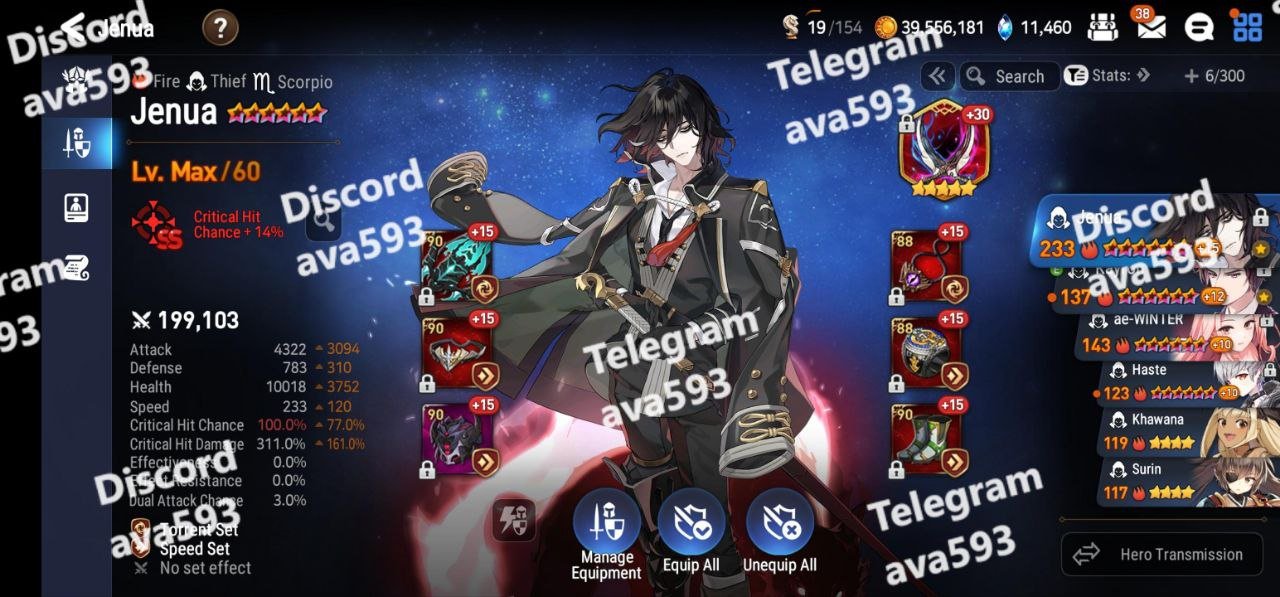Inspect the equipped boots slot
The image size is (1280, 597).
coord(926,438)
